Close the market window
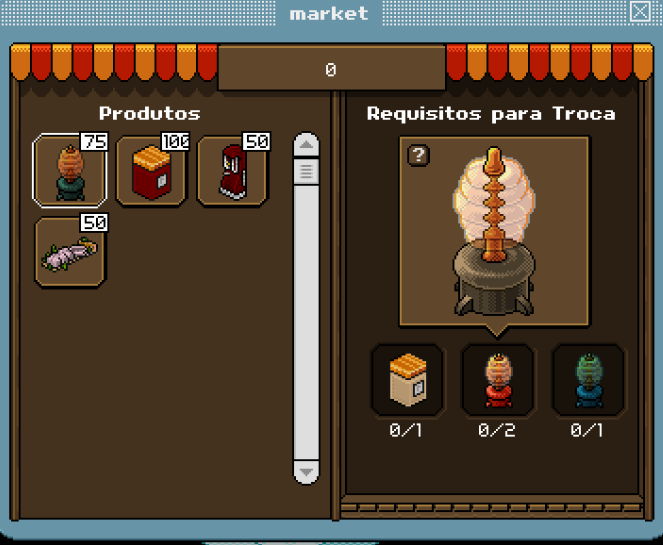 point(640,12)
